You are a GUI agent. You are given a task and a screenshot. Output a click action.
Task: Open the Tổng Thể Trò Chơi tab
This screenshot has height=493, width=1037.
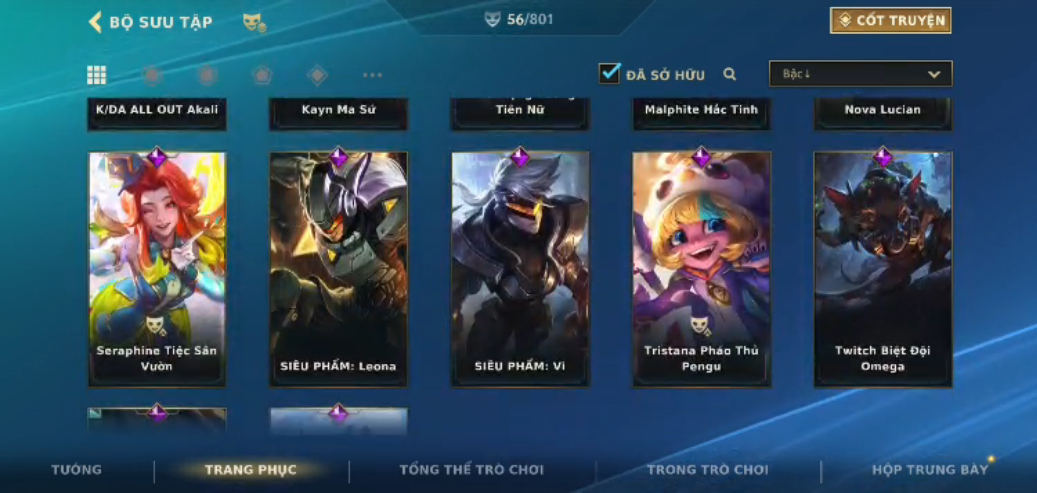(x=471, y=470)
